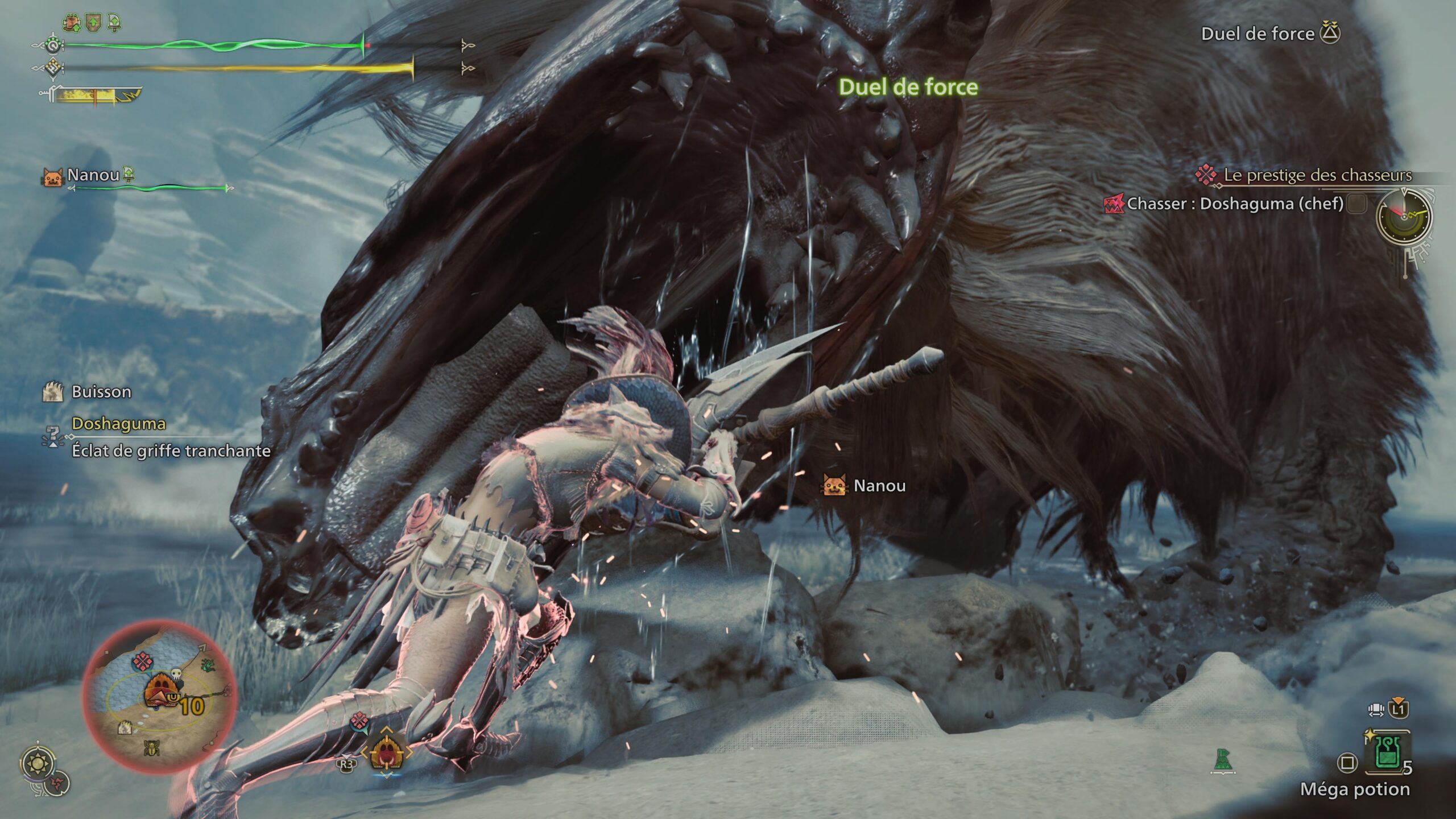Click the attack boost buff icon top-left
This screenshot has height=819, width=1456.
(71, 22)
